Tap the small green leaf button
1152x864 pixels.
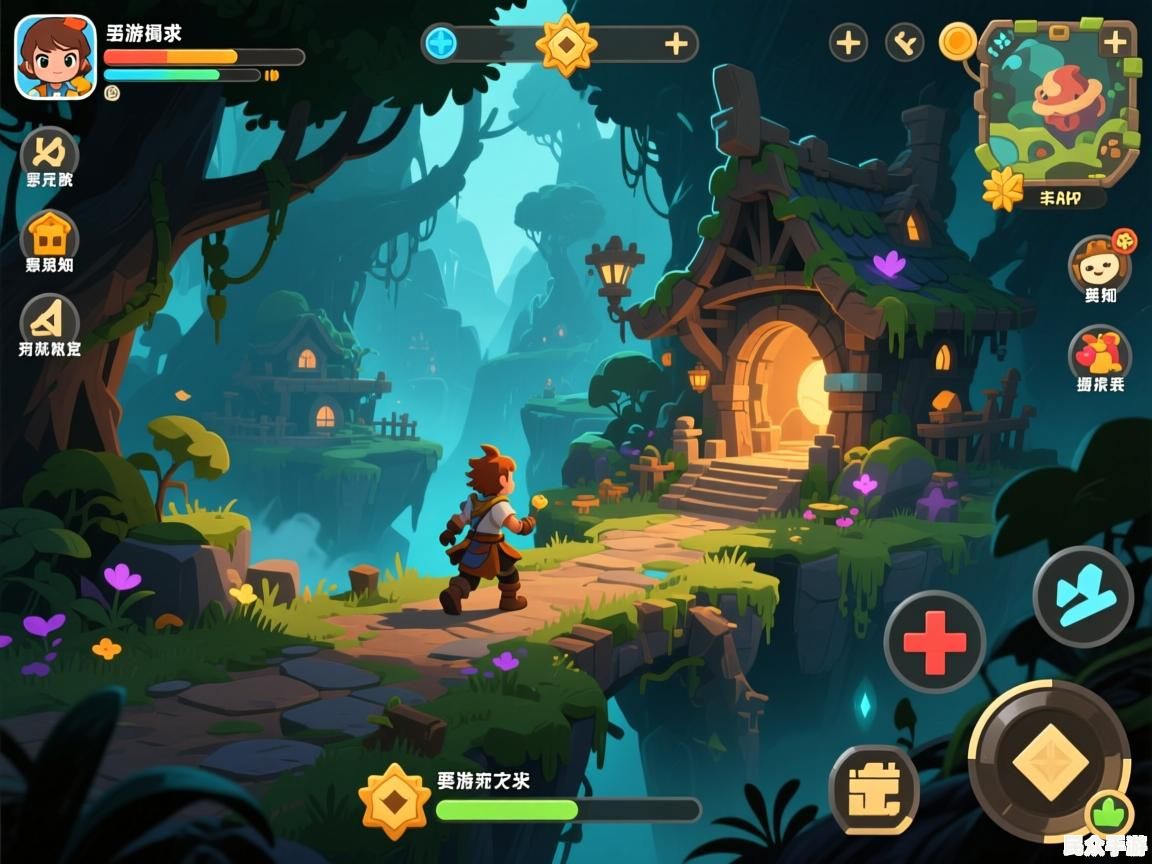(1109, 811)
